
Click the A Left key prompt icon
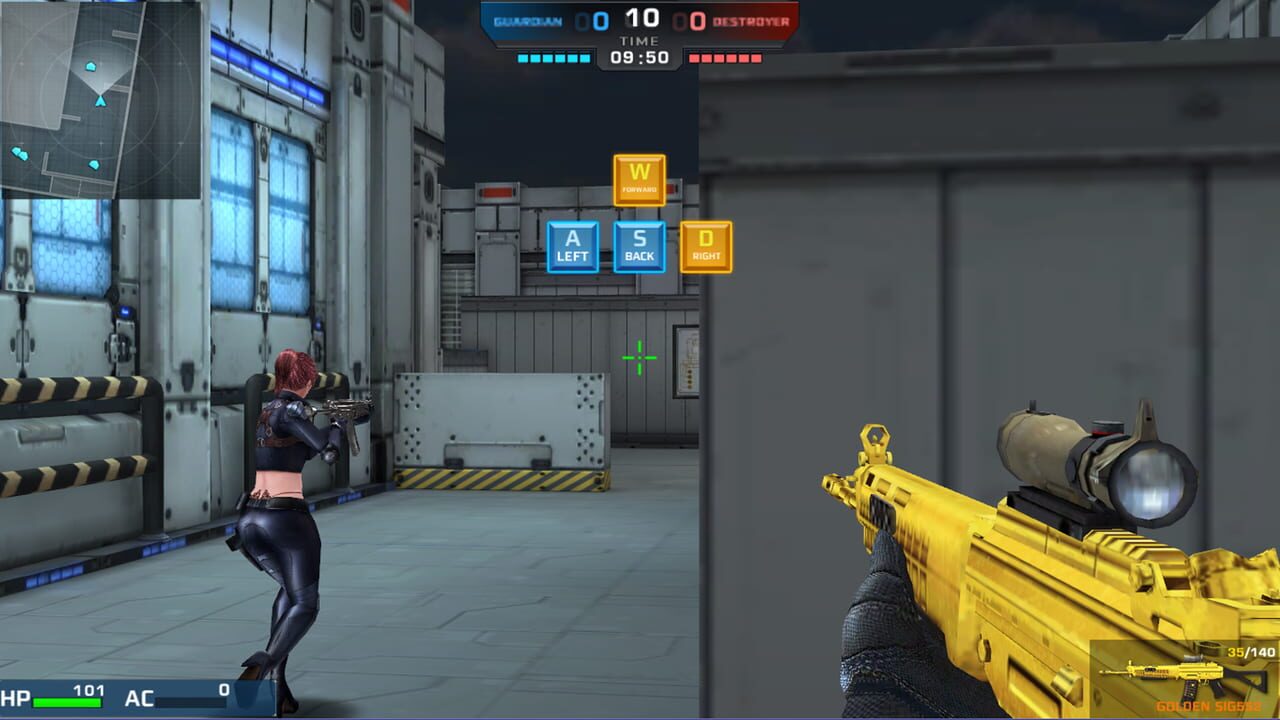571,246
